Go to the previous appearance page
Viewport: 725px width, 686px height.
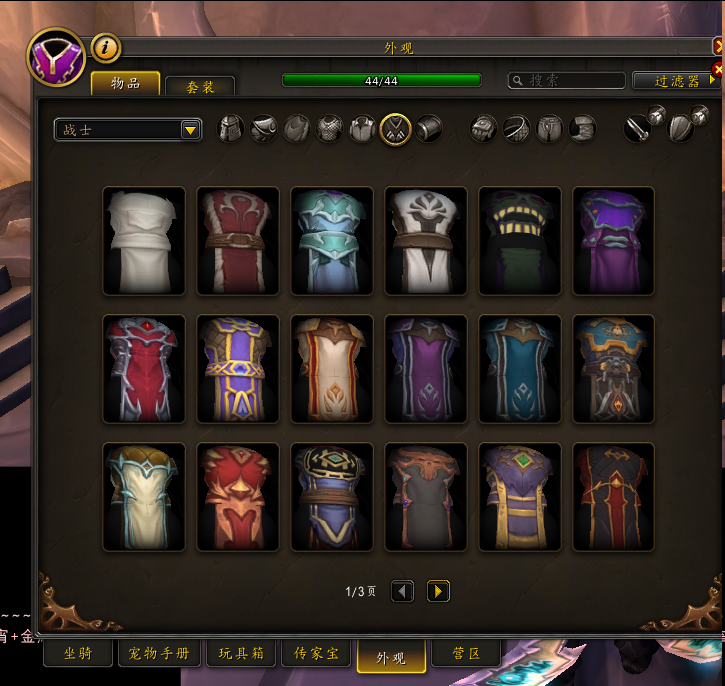click(402, 591)
